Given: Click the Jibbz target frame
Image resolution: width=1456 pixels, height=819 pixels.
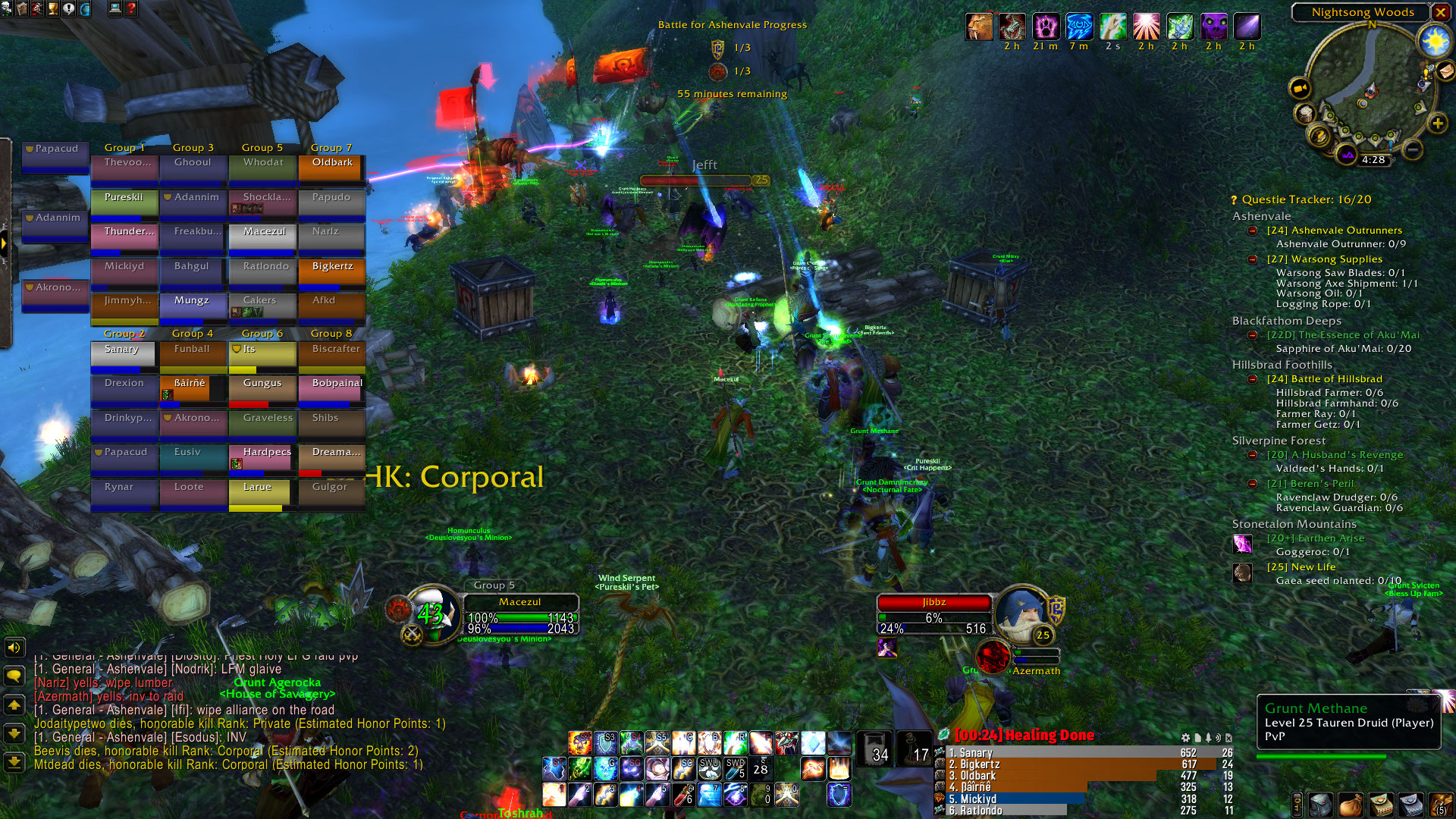Looking at the screenshot, I should (x=934, y=614).
